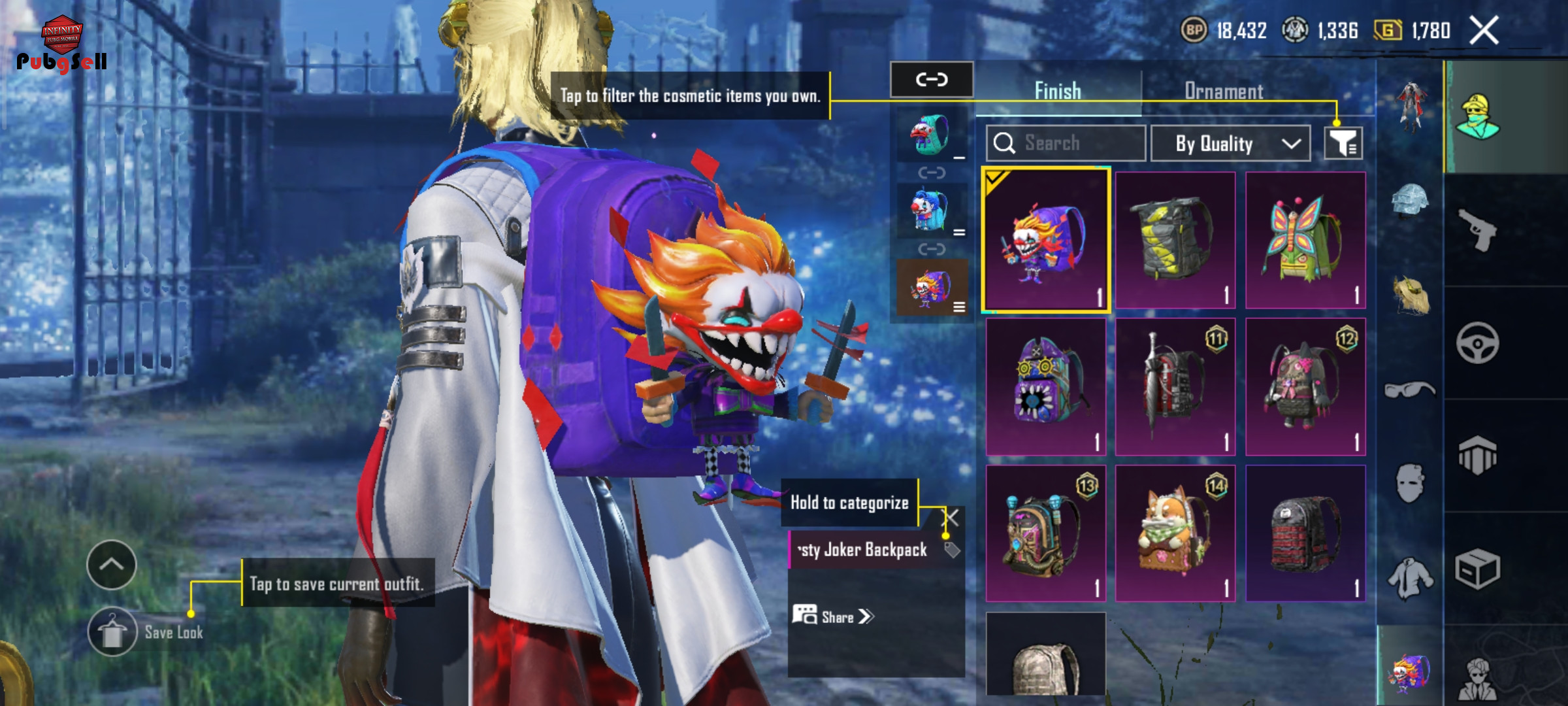
Task: Select the Finish tab
Action: coord(1057,92)
